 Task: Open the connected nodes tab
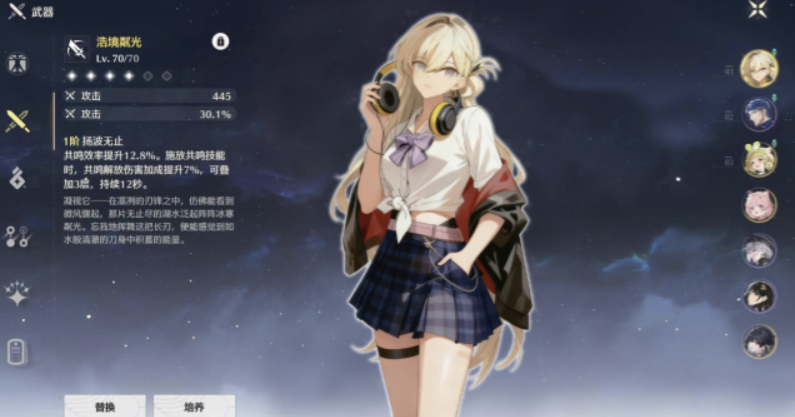click(x=17, y=236)
